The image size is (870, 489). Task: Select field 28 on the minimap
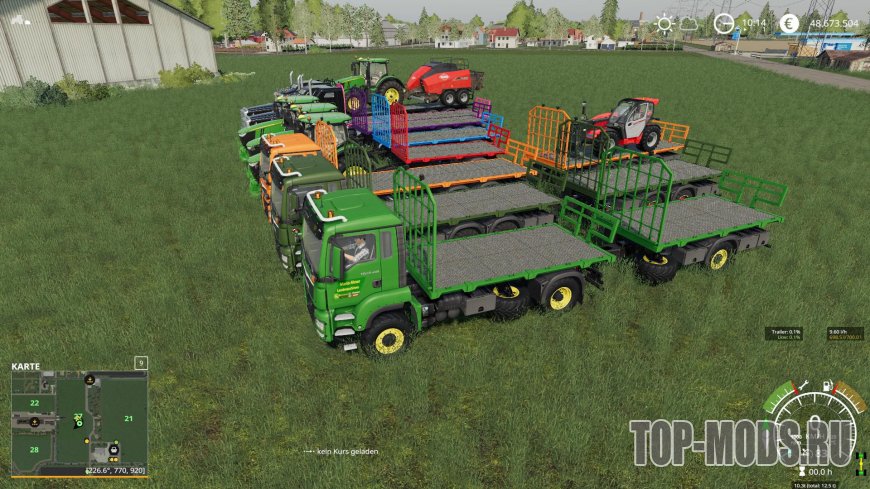[x=33, y=450]
